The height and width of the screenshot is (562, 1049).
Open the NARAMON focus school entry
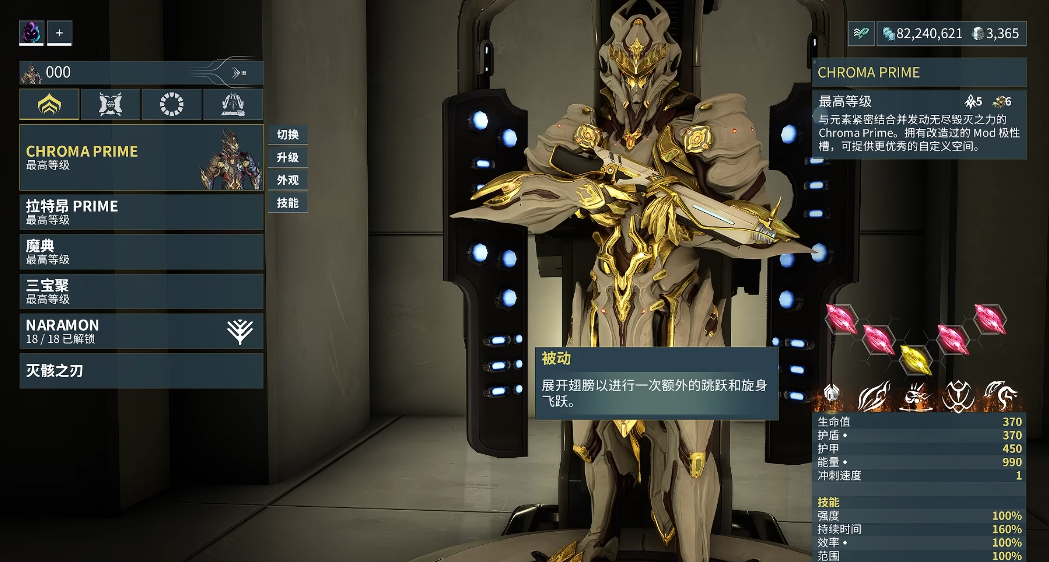click(141, 331)
